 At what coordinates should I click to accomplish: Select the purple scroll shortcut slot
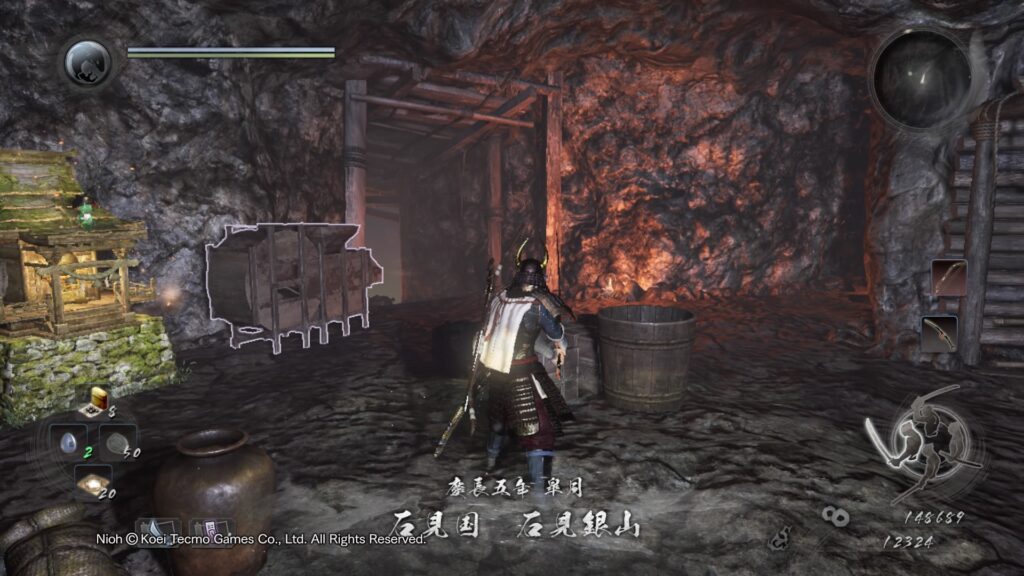[x=211, y=530]
